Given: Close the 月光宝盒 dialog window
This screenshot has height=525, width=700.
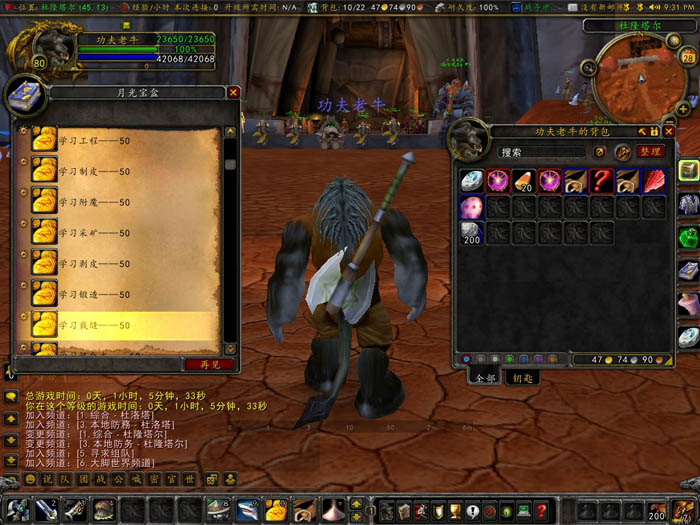Looking at the screenshot, I should coord(233,93).
